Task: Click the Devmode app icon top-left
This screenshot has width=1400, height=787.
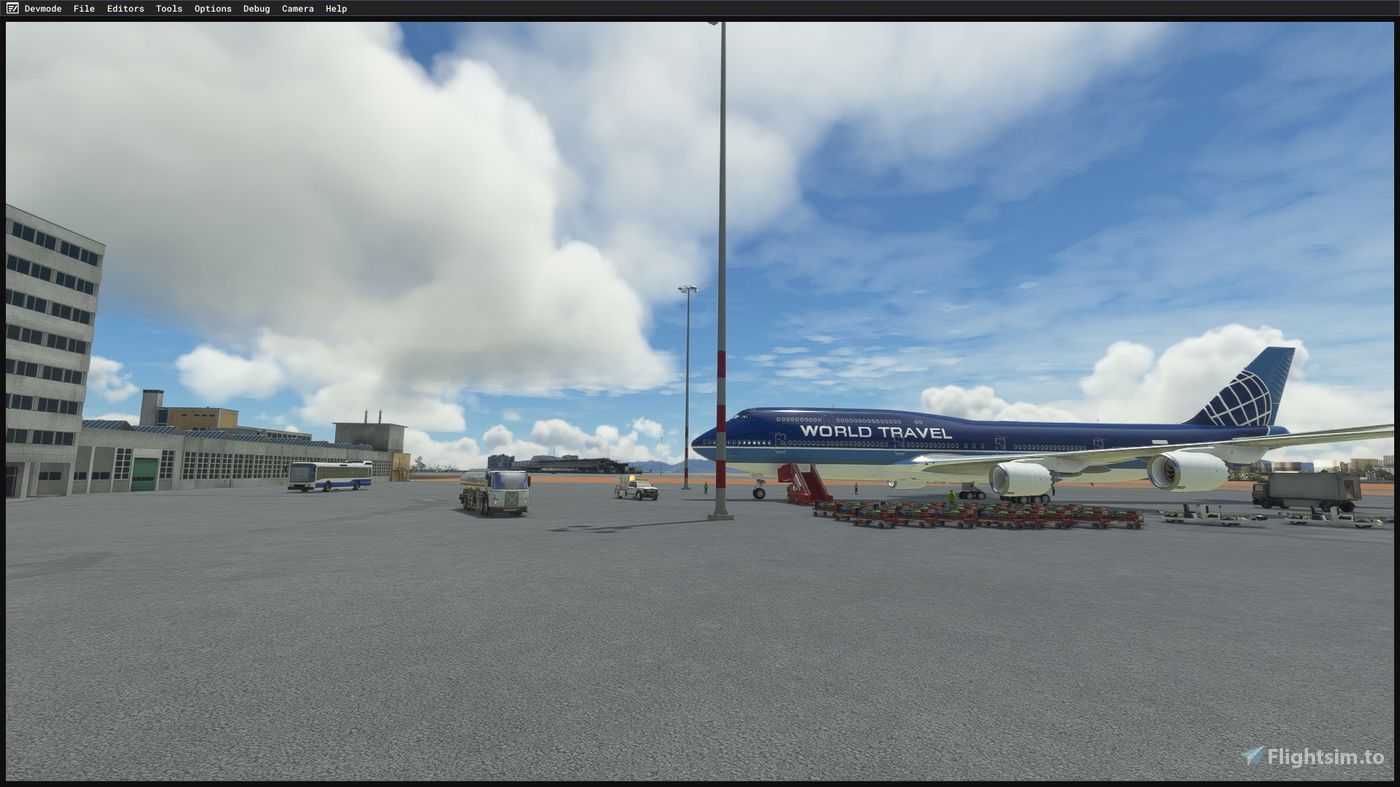Action: pos(11,8)
